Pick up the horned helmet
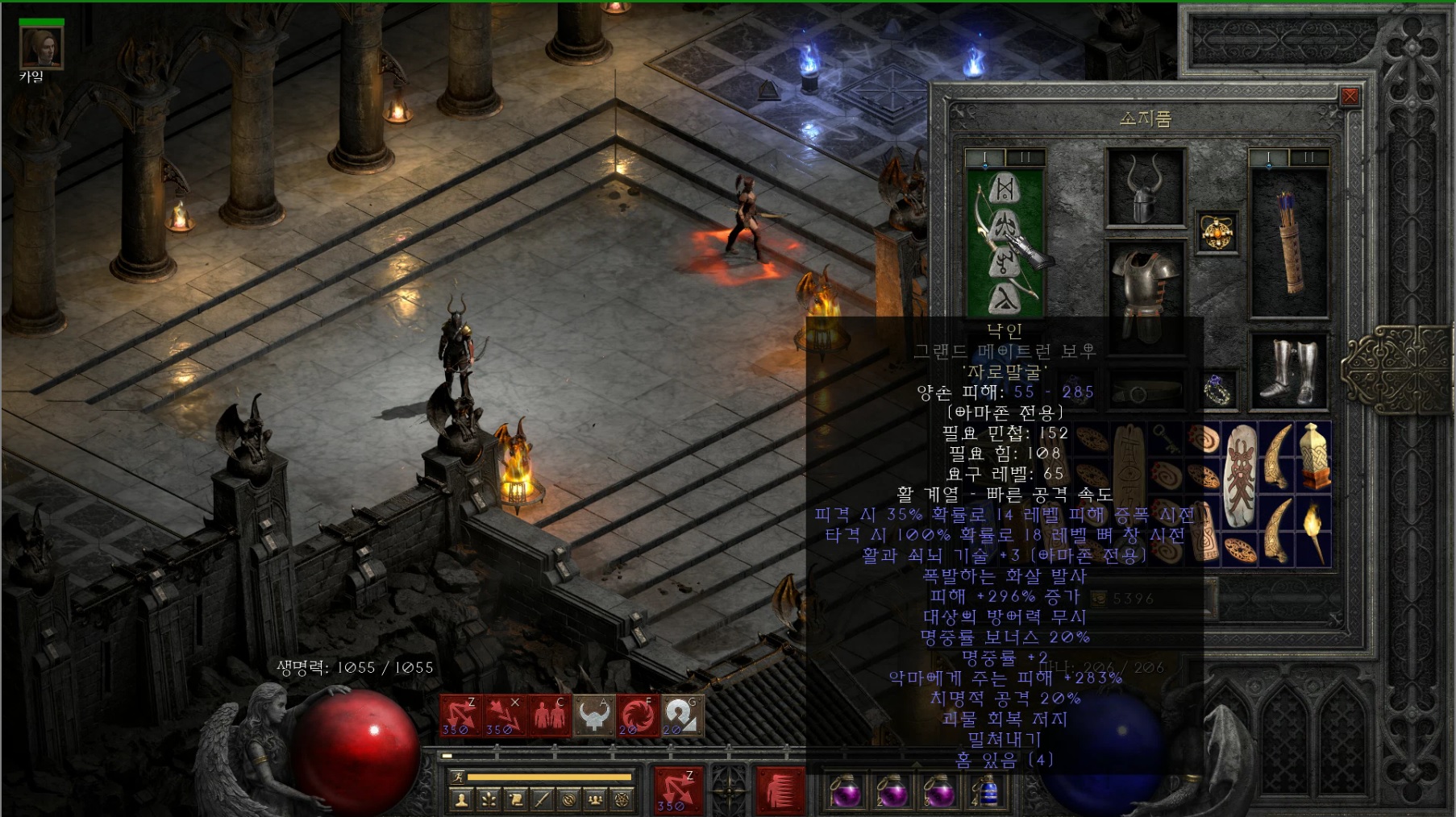Viewport: 1456px width, 817px height. pyautogui.click(x=1145, y=188)
